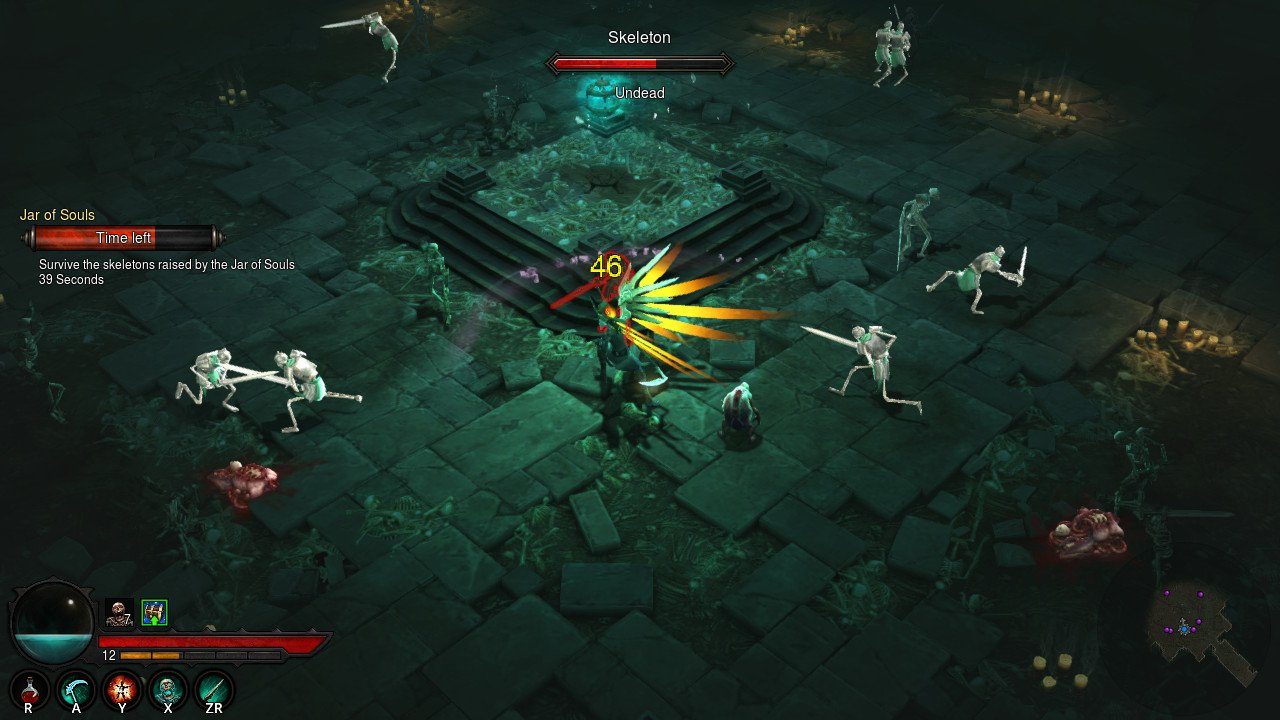This screenshot has width=1280, height=720.
Task: Click the essence resource globe
Action: tap(52, 622)
